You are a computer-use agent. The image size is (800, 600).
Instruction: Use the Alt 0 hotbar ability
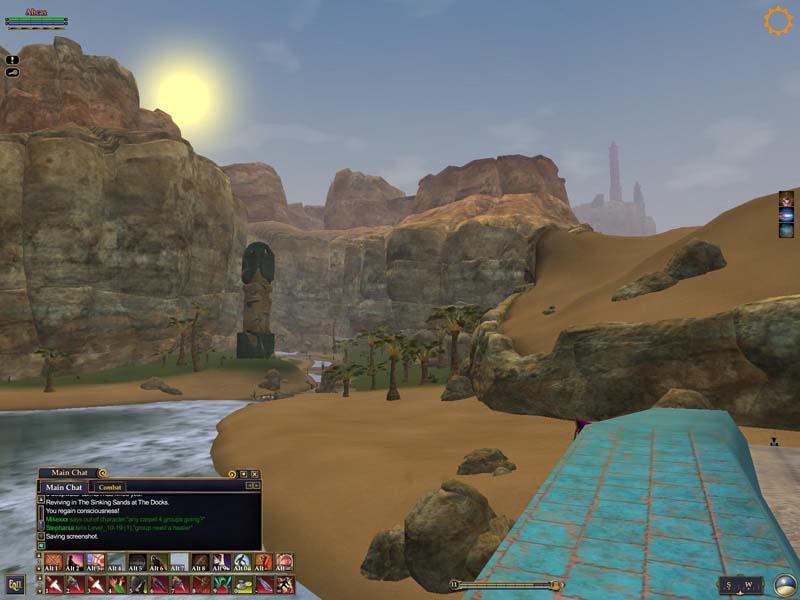click(x=242, y=563)
